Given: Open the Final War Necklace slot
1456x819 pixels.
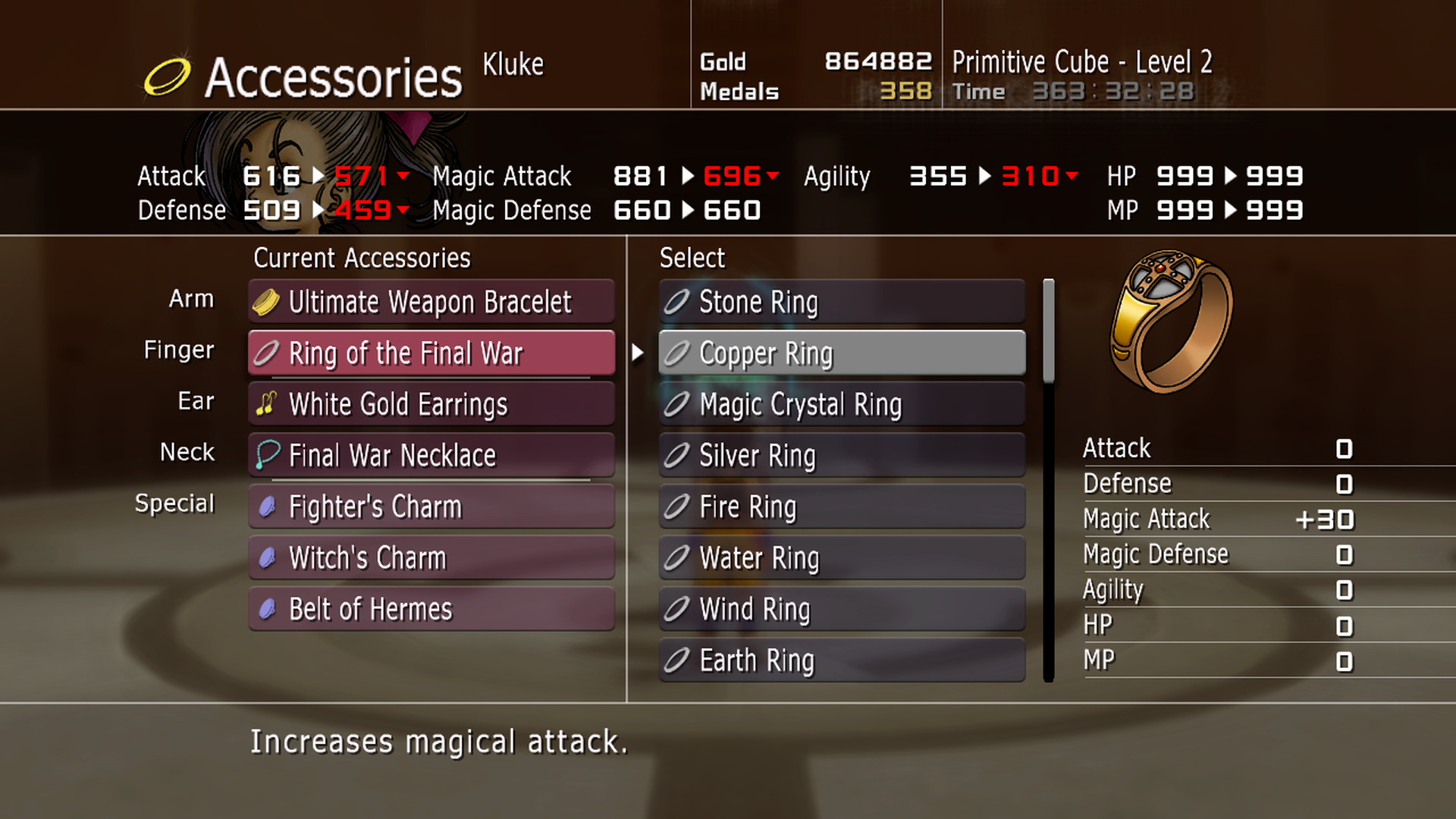Looking at the screenshot, I should 431,456.
